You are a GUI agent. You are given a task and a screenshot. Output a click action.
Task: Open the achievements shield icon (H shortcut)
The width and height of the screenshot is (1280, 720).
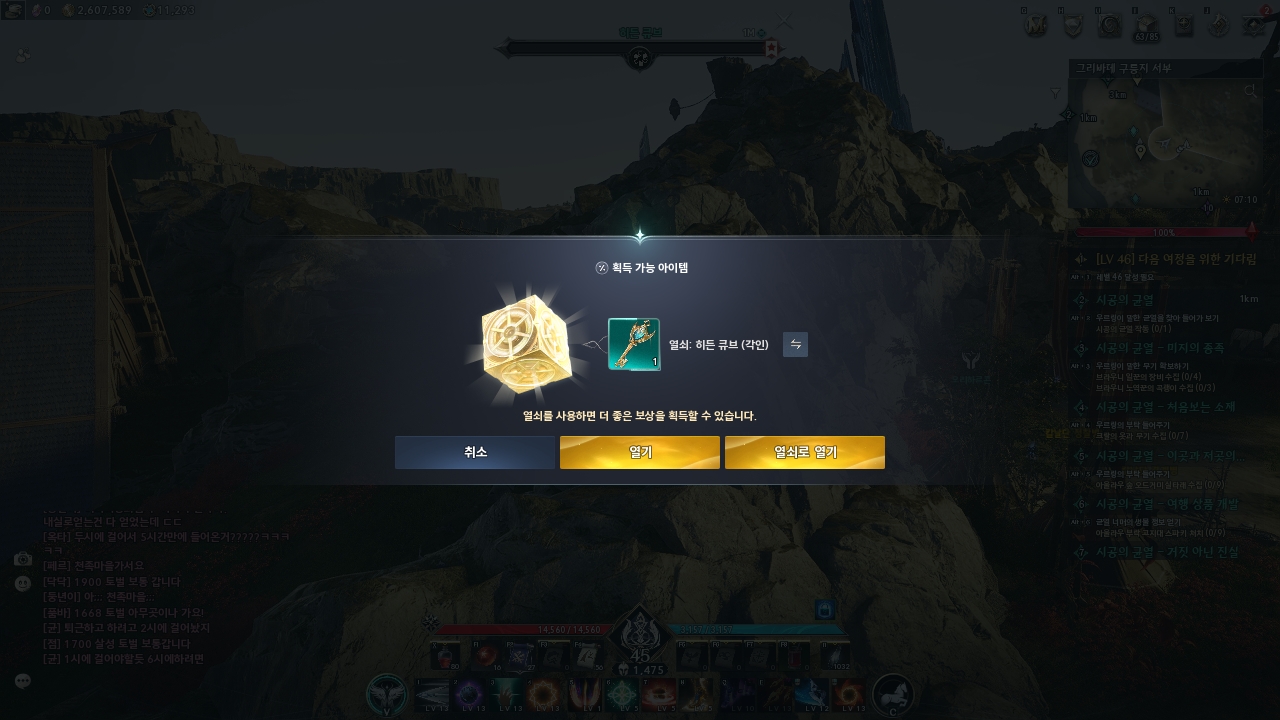(1073, 25)
